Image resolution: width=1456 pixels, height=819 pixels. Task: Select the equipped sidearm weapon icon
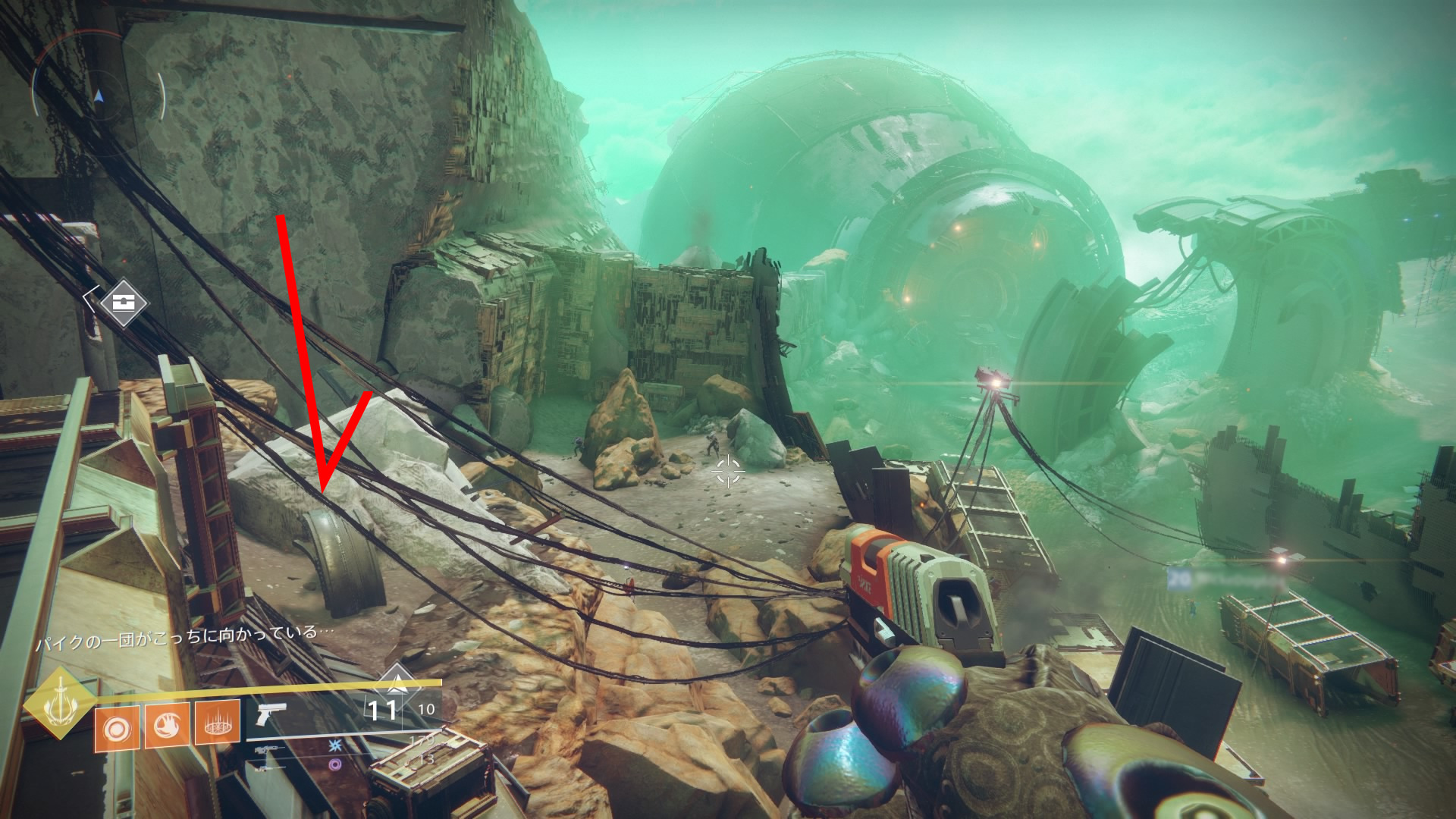point(271,714)
